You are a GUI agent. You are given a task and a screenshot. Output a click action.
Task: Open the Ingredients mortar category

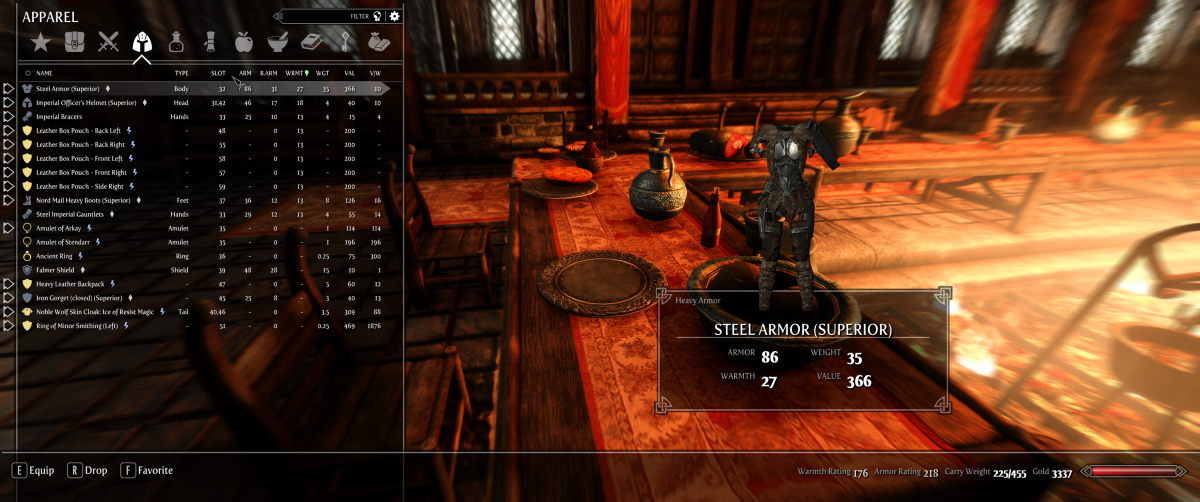tap(278, 42)
